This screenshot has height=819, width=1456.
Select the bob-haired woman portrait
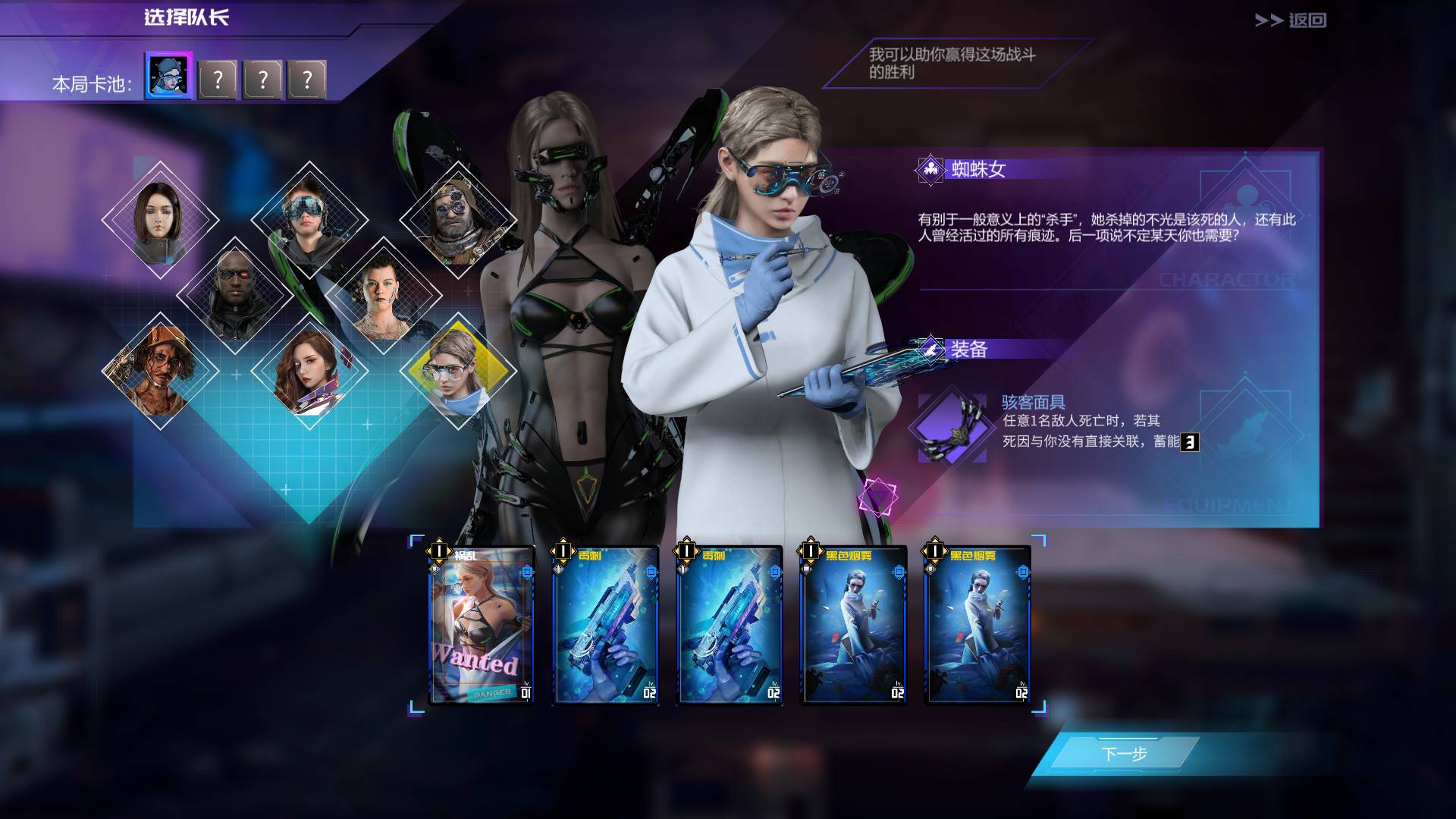click(x=160, y=220)
